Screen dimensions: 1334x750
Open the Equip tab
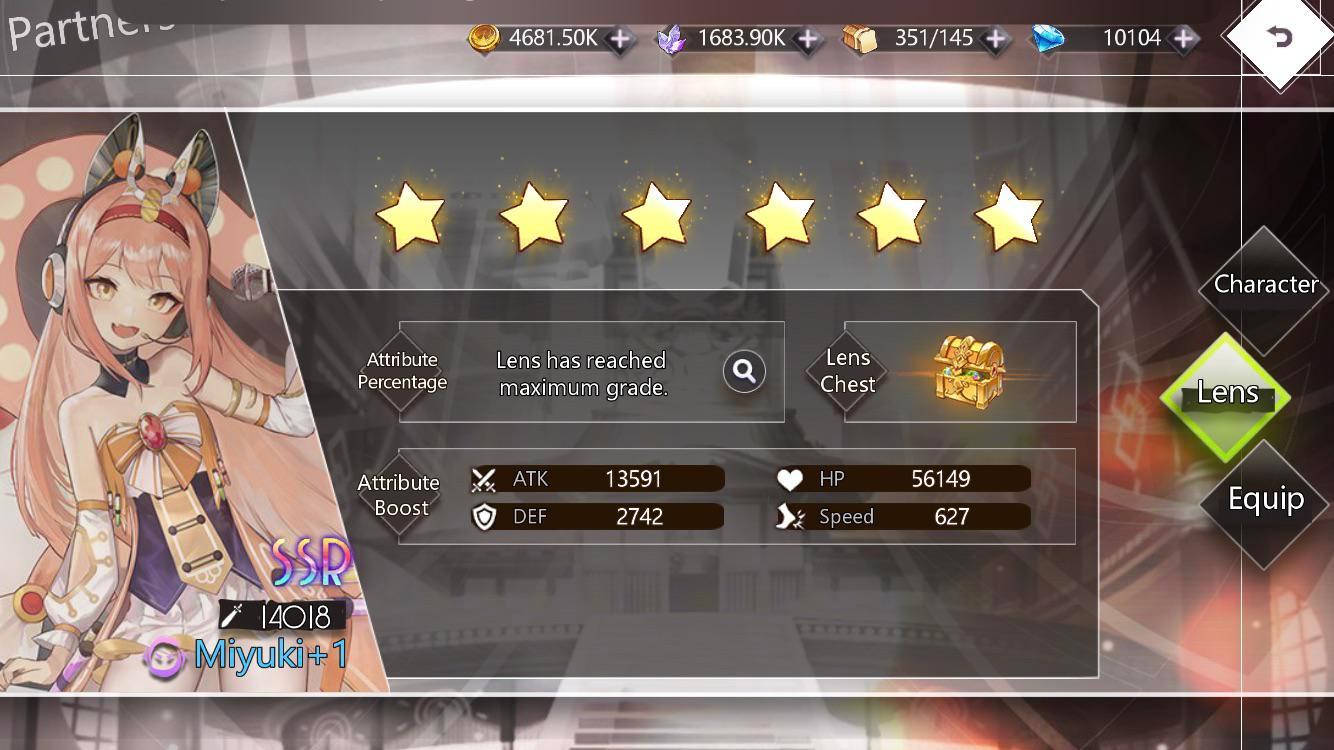[1265, 500]
